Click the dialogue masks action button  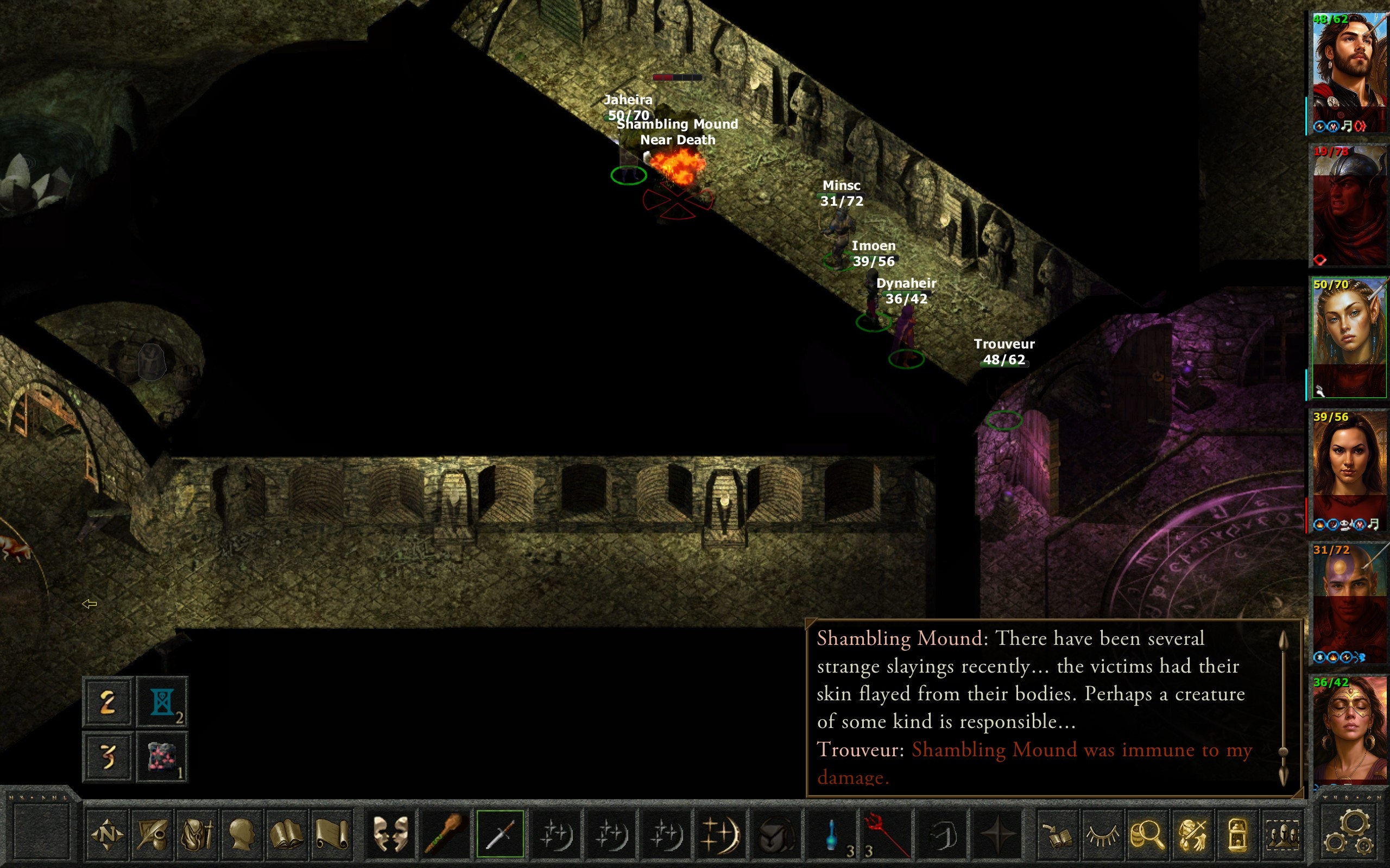pyautogui.click(x=390, y=834)
